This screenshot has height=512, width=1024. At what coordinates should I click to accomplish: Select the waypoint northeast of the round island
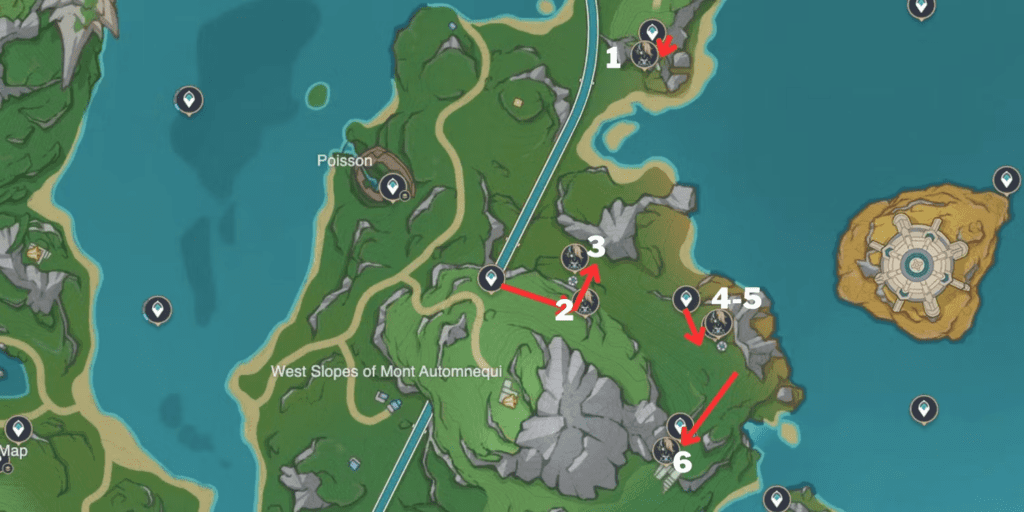click(1006, 180)
